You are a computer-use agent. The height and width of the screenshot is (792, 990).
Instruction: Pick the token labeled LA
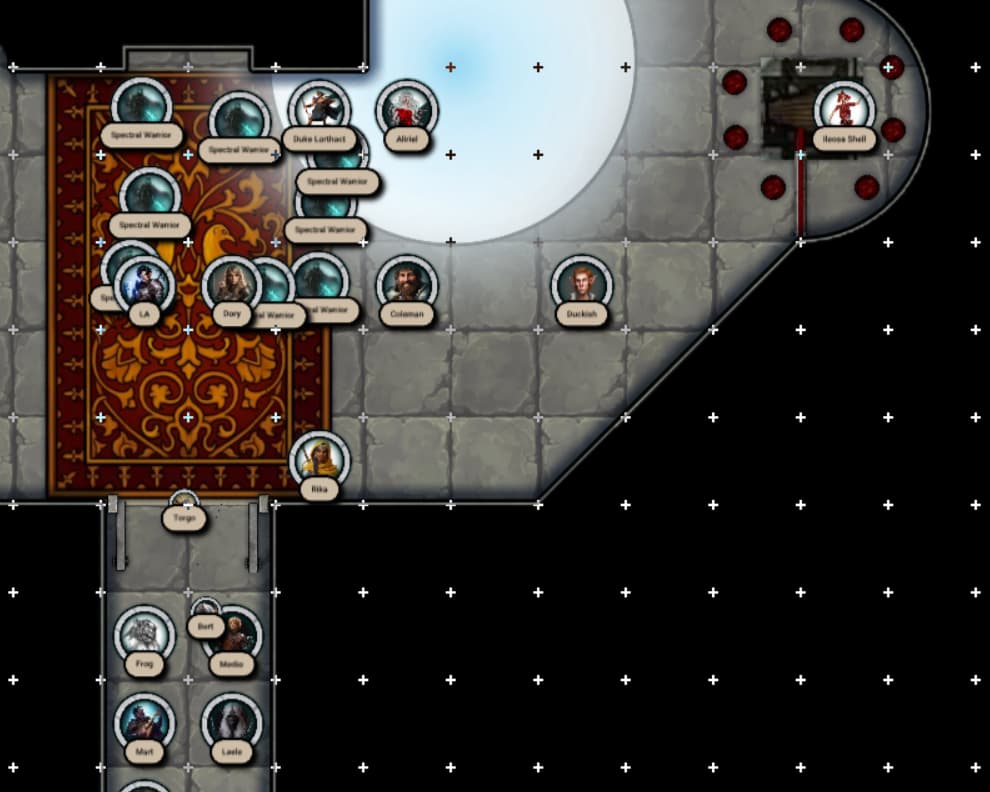click(145, 285)
